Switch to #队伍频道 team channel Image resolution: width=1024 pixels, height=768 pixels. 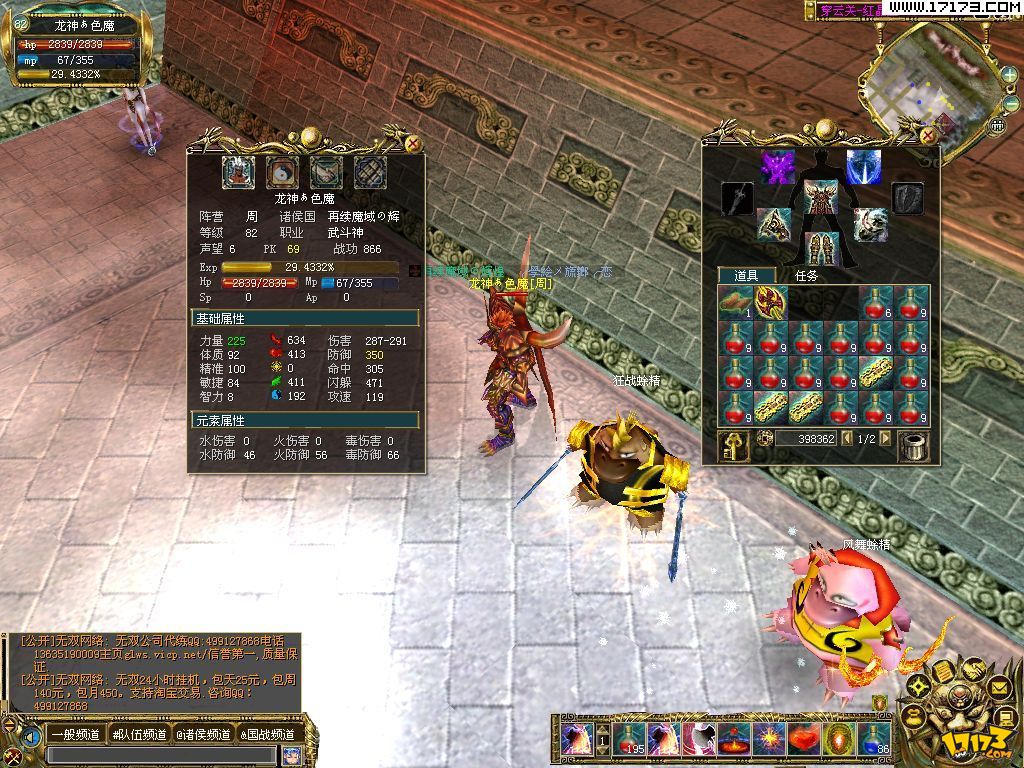coord(140,735)
